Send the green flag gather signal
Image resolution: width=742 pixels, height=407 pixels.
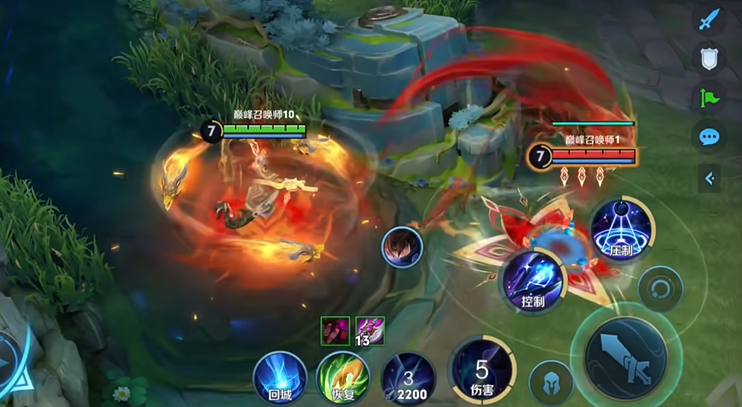(x=710, y=98)
